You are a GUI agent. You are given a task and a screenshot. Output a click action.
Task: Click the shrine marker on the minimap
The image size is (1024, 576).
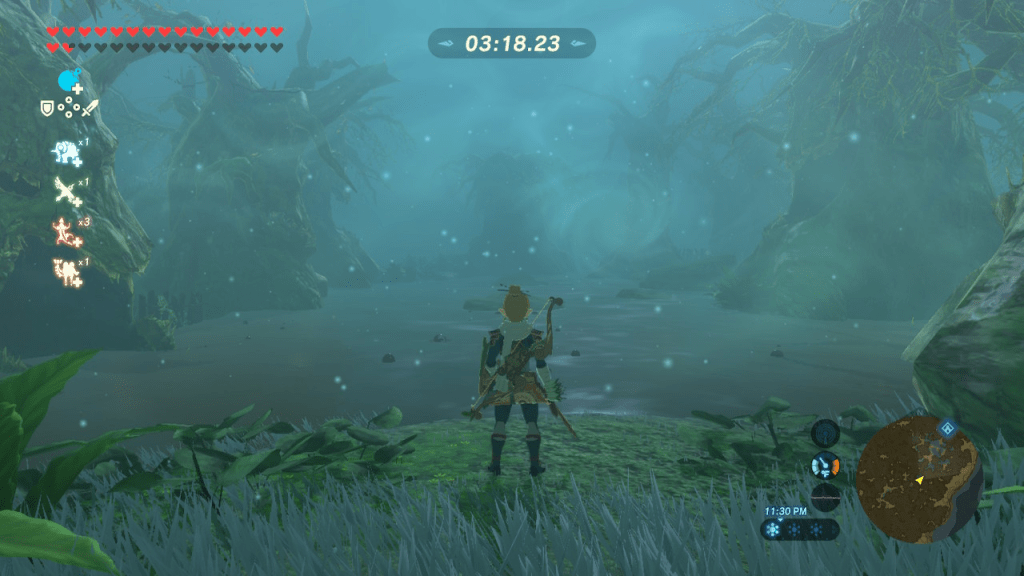946,429
